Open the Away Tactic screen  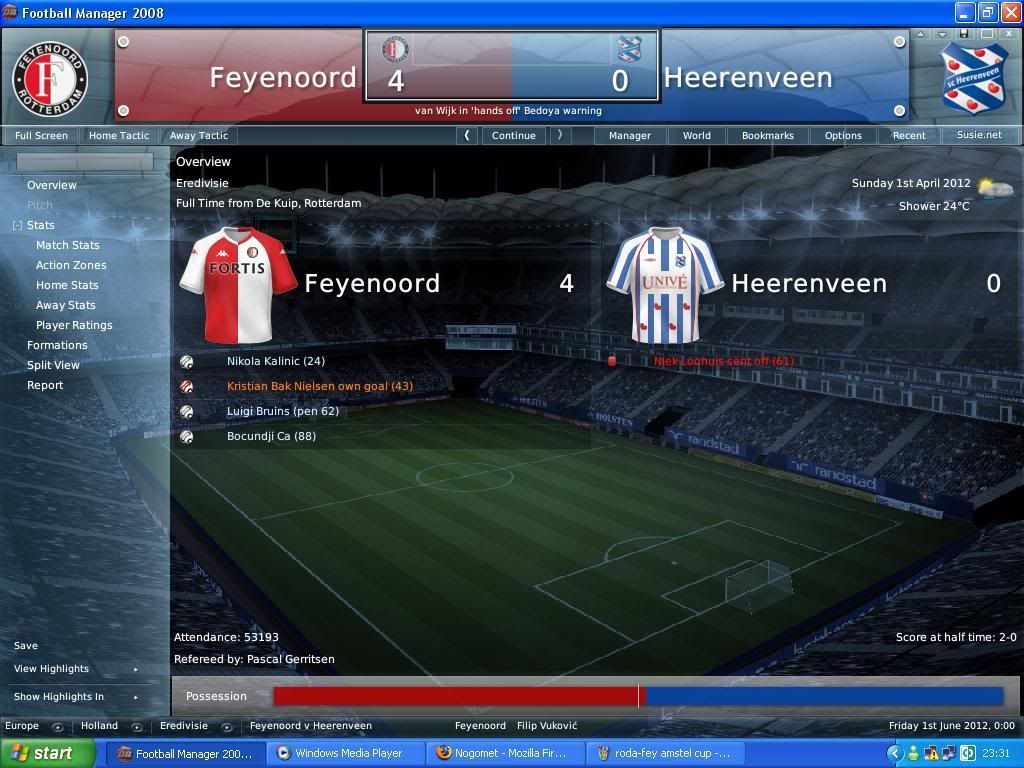tap(198, 135)
